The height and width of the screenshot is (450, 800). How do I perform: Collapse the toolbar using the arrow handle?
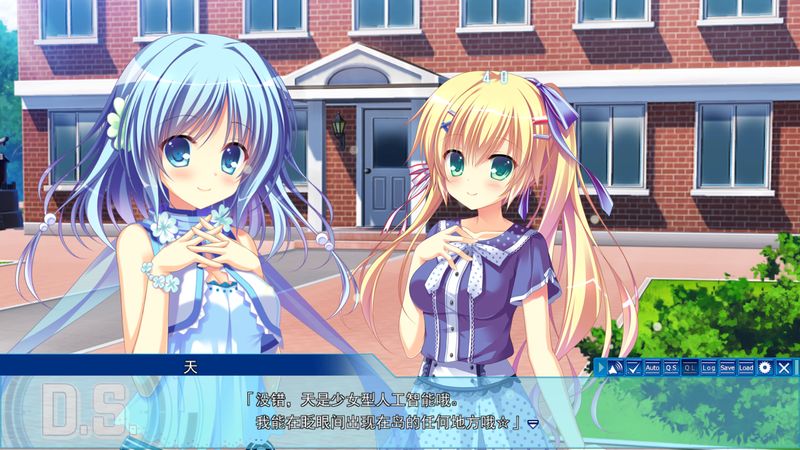click(x=600, y=367)
